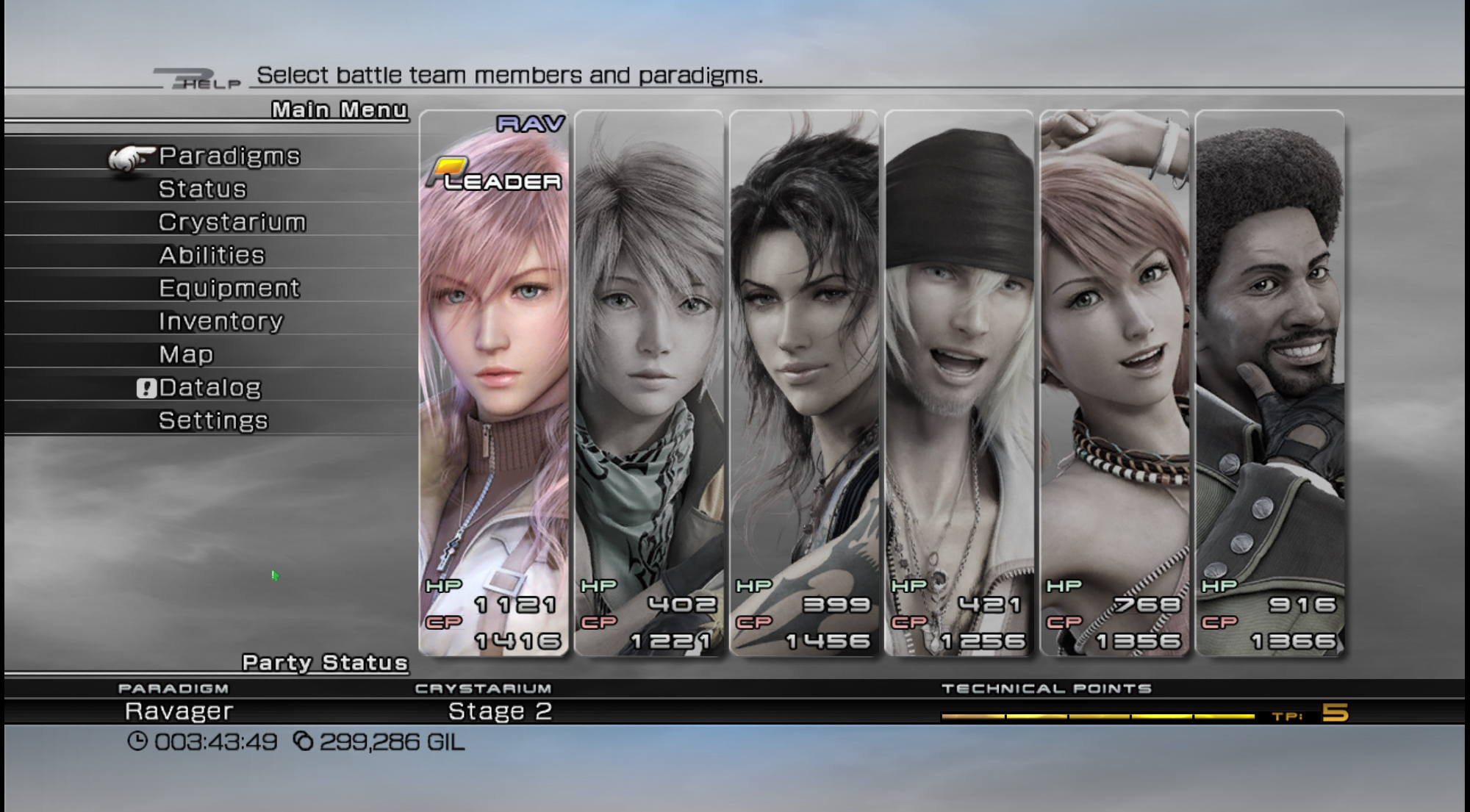Open the Inventory menu
Screen dimensions: 1470x812
[x=220, y=321]
